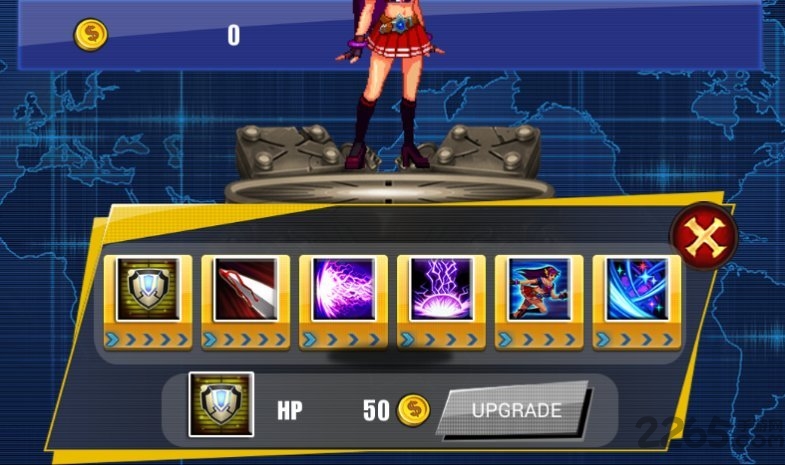This screenshot has width=785, height=465.
Task: Choose the red blade slash skill
Action: (245, 291)
